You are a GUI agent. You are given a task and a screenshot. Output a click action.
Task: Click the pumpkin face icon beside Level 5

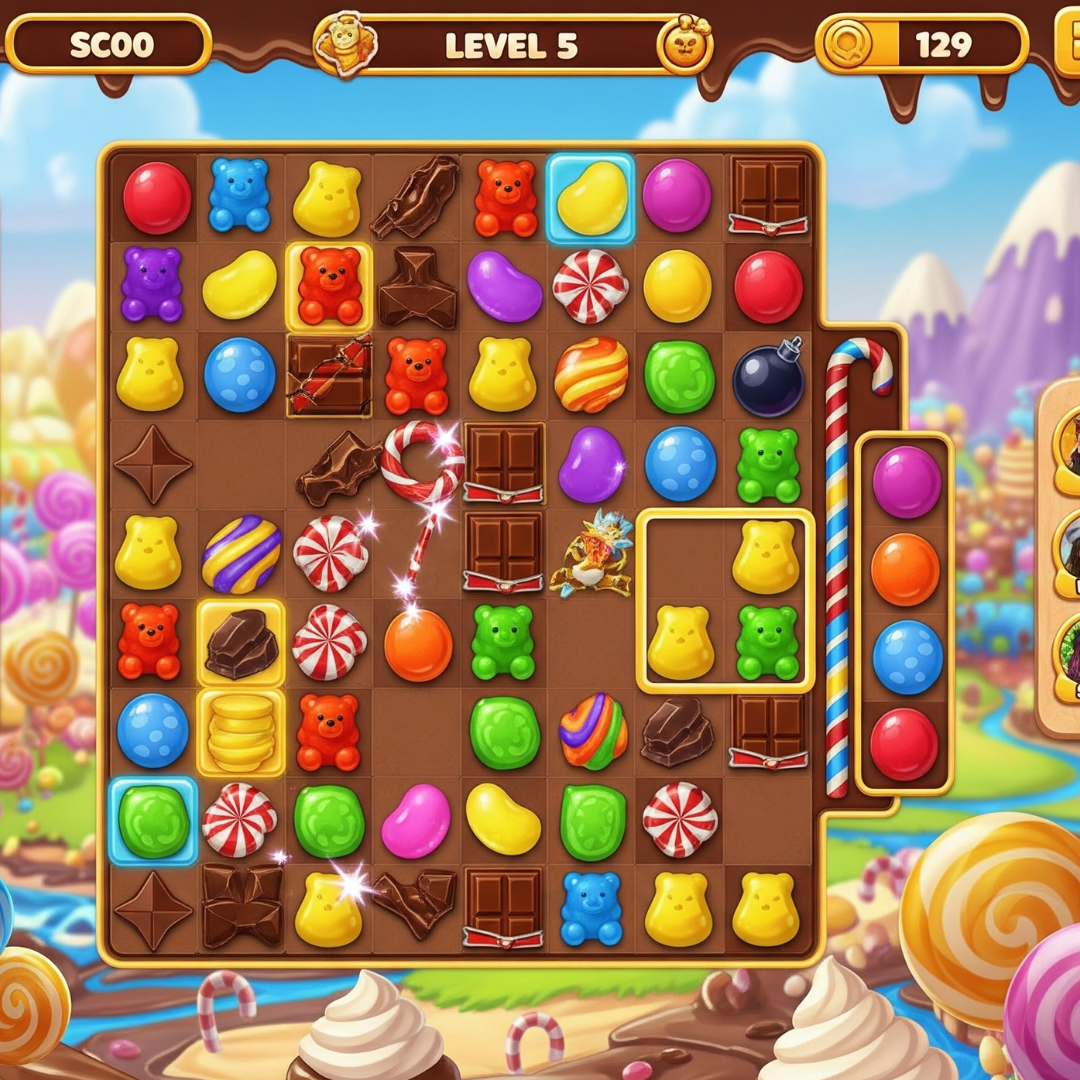683,46
